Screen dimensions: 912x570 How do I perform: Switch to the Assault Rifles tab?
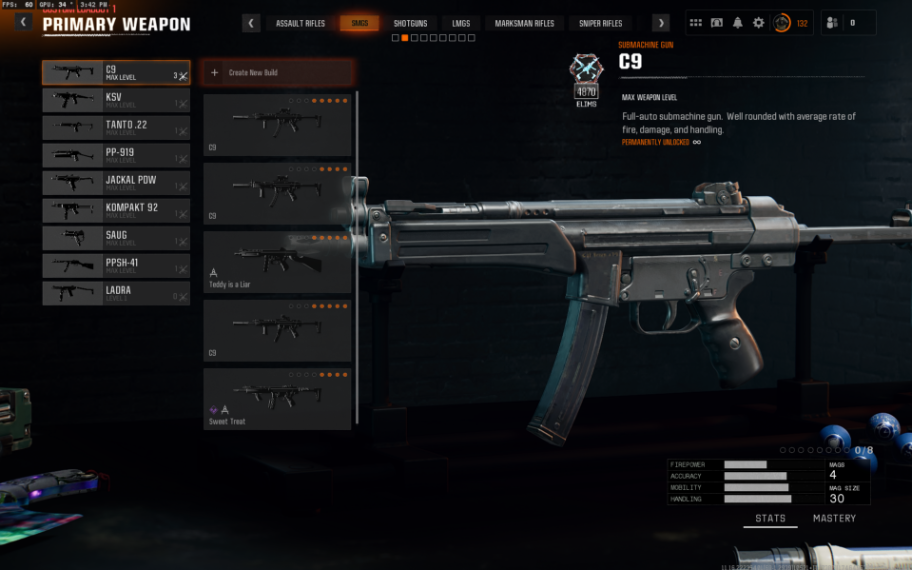tap(300, 23)
